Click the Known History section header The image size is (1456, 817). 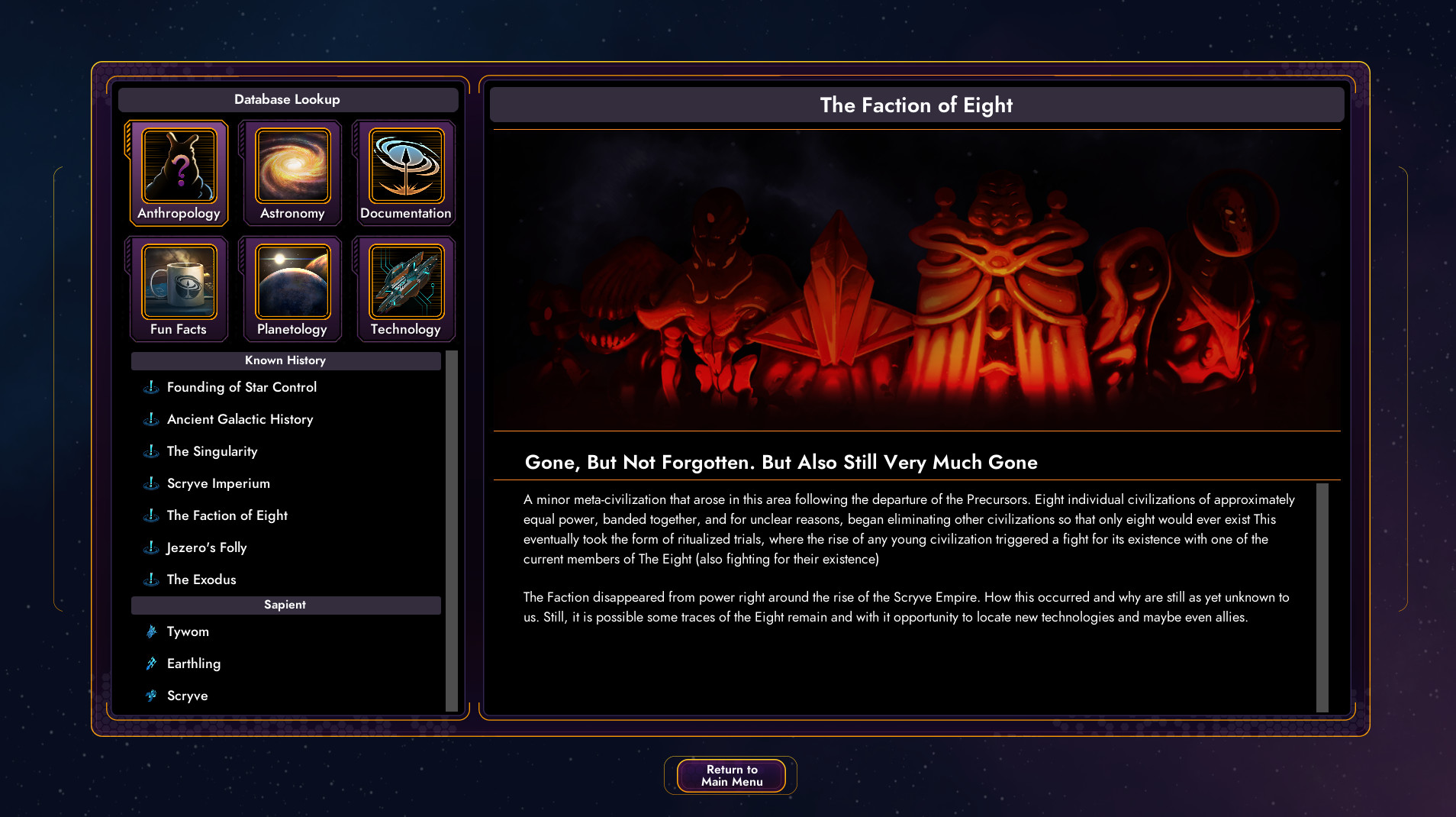(x=285, y=360)
